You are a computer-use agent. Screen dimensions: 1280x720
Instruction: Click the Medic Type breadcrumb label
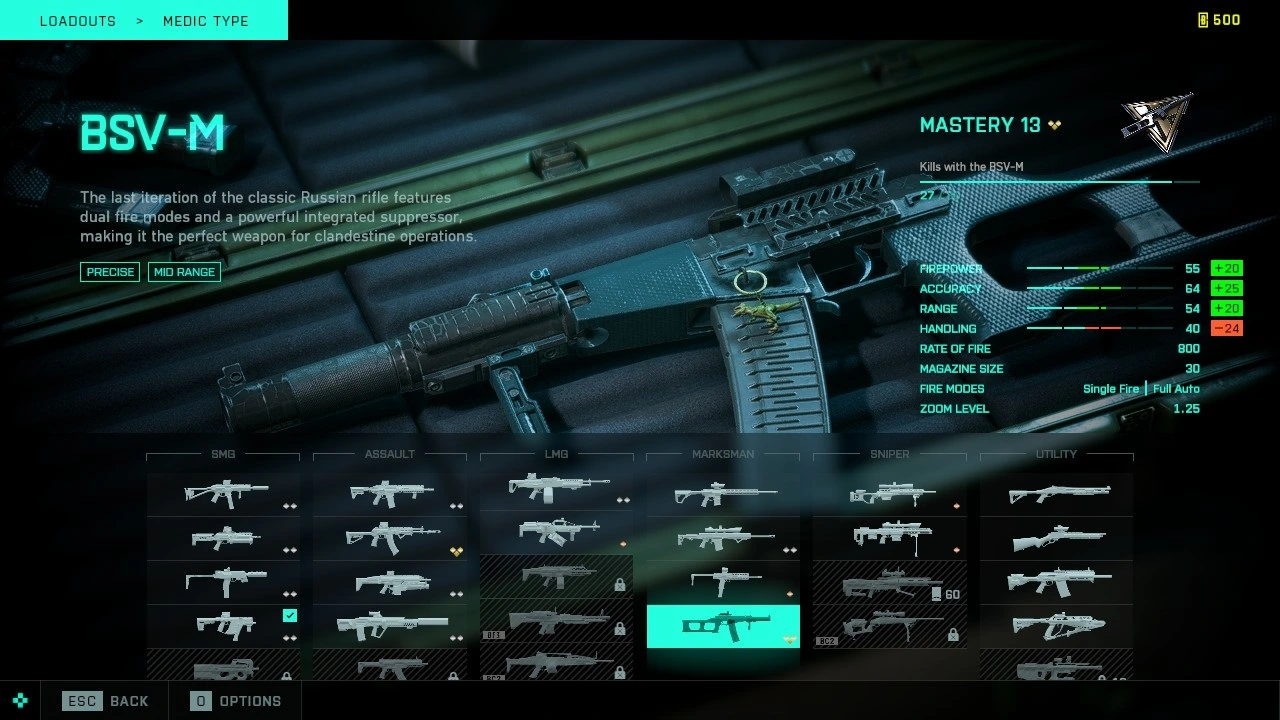[x=205, y=20]
